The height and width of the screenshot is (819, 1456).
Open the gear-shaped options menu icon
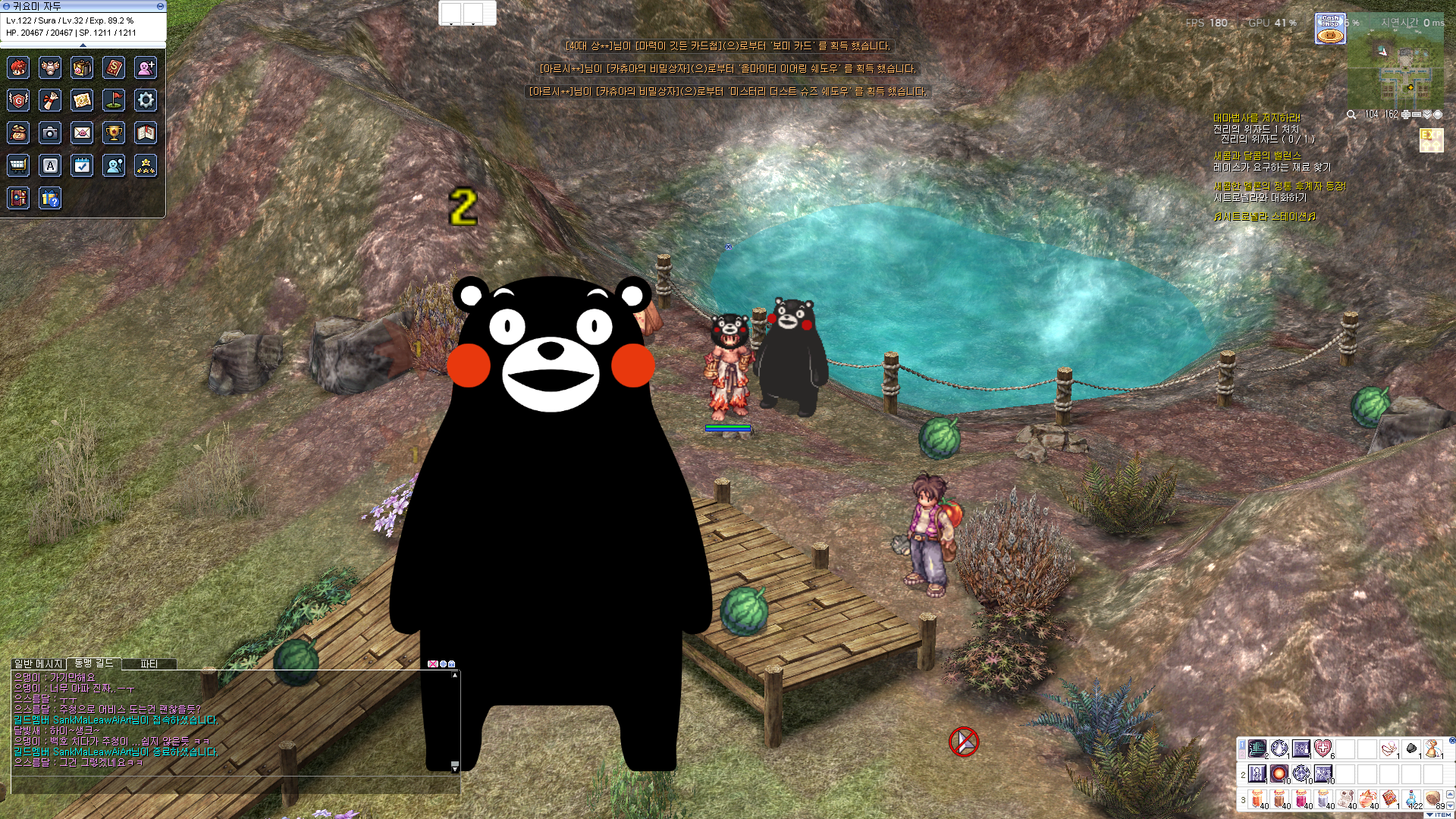[146, 99]
